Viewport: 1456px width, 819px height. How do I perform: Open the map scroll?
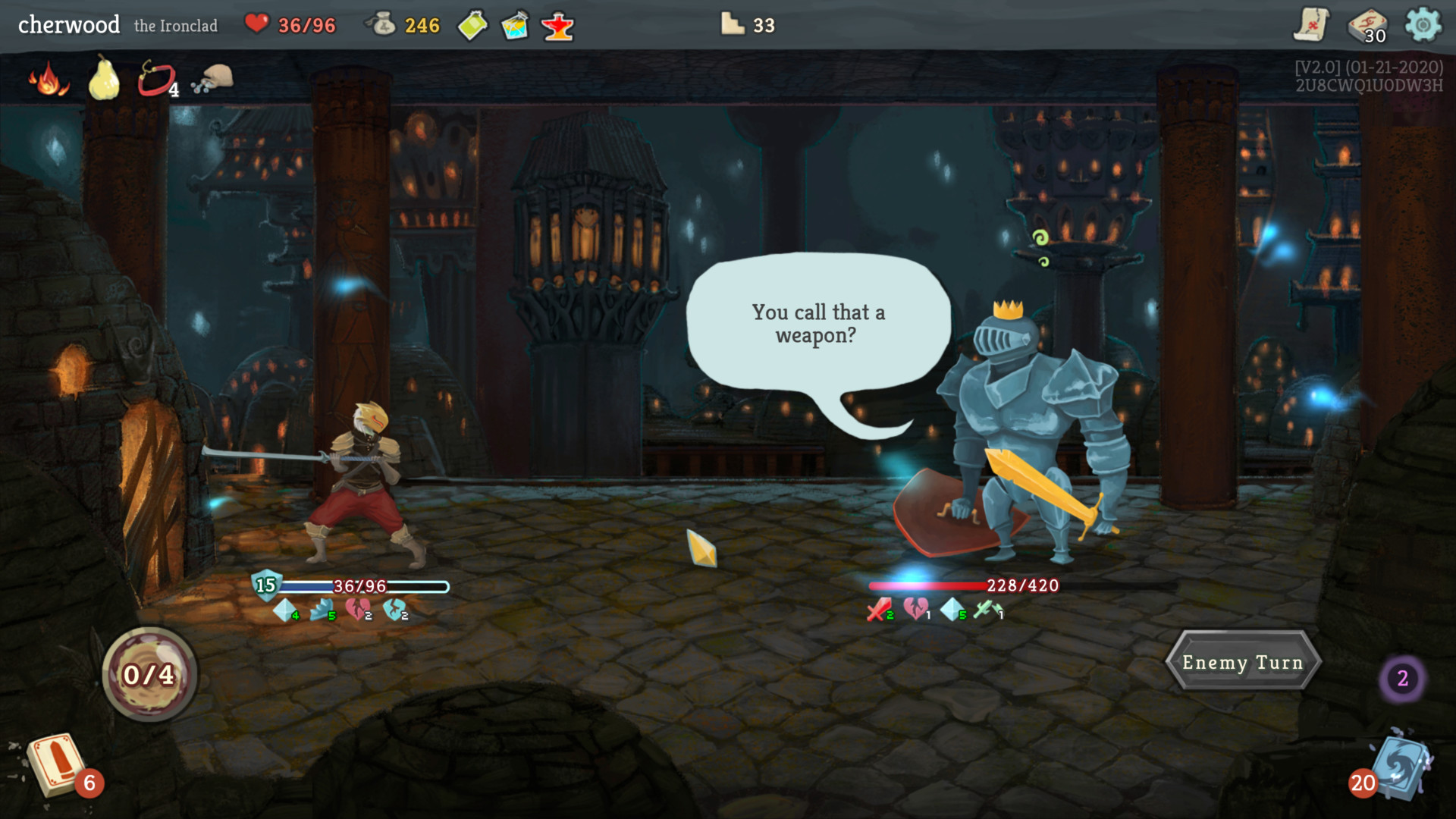(1311, 25)
